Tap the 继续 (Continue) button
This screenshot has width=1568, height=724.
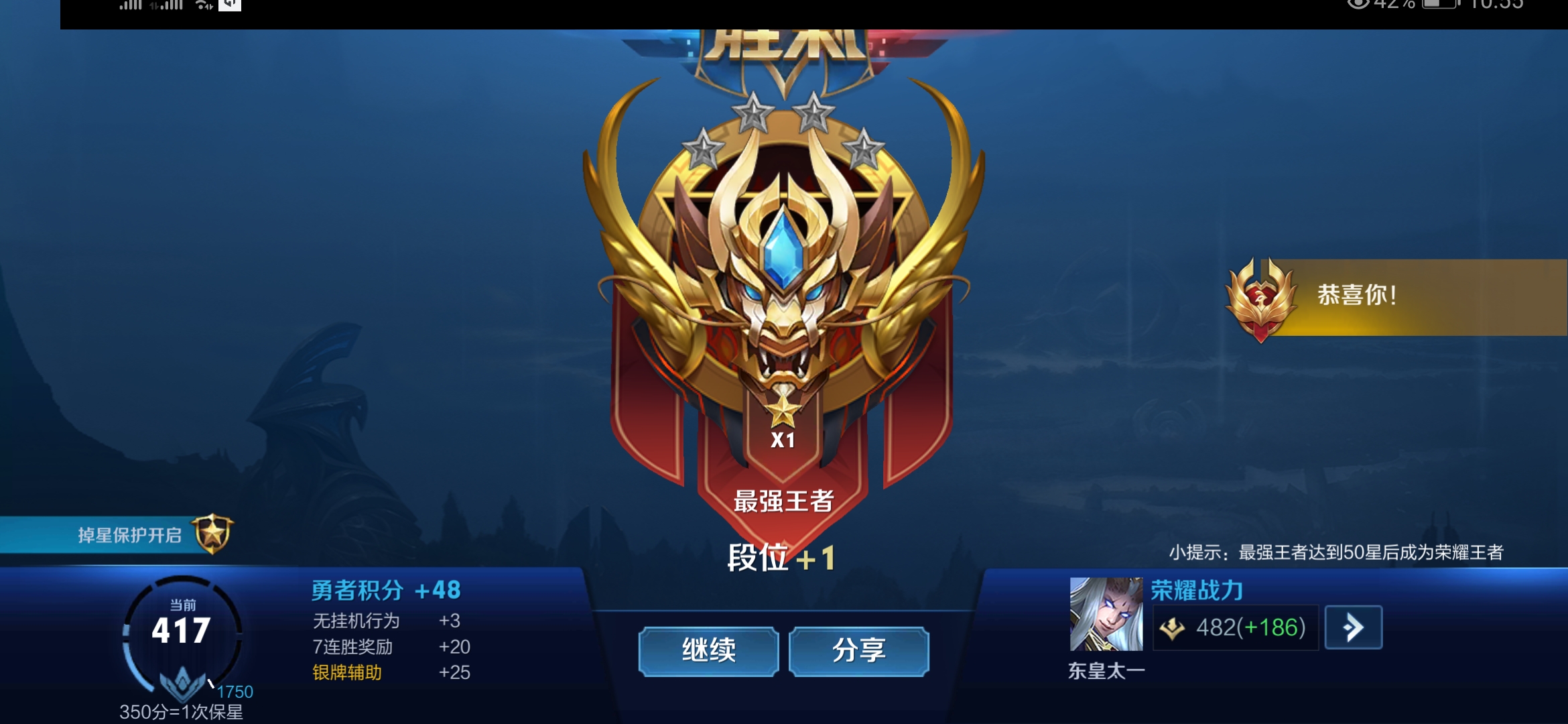708,649
